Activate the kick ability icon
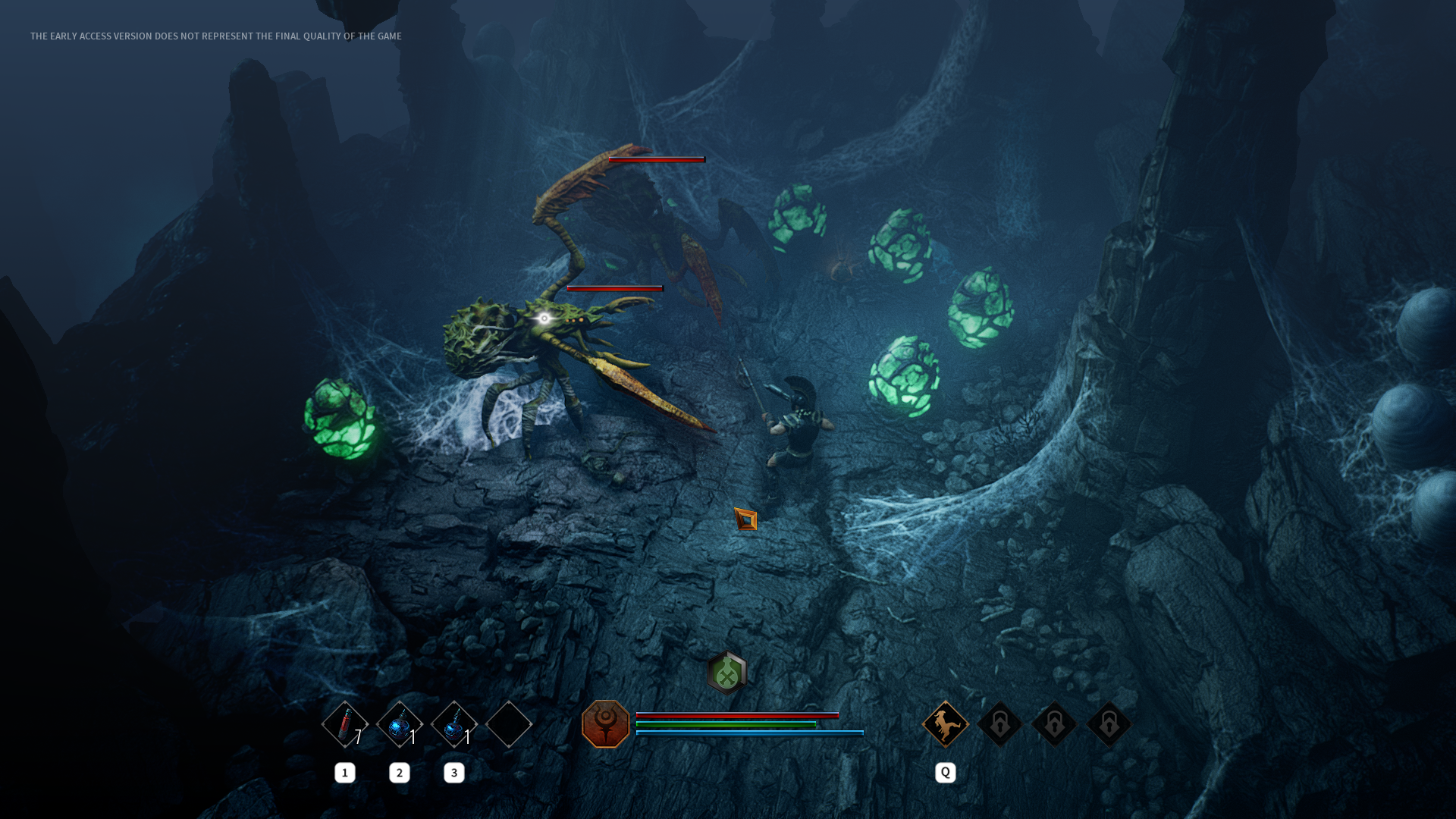This screenshot has height=819, width=1456. tap(945, 724)
